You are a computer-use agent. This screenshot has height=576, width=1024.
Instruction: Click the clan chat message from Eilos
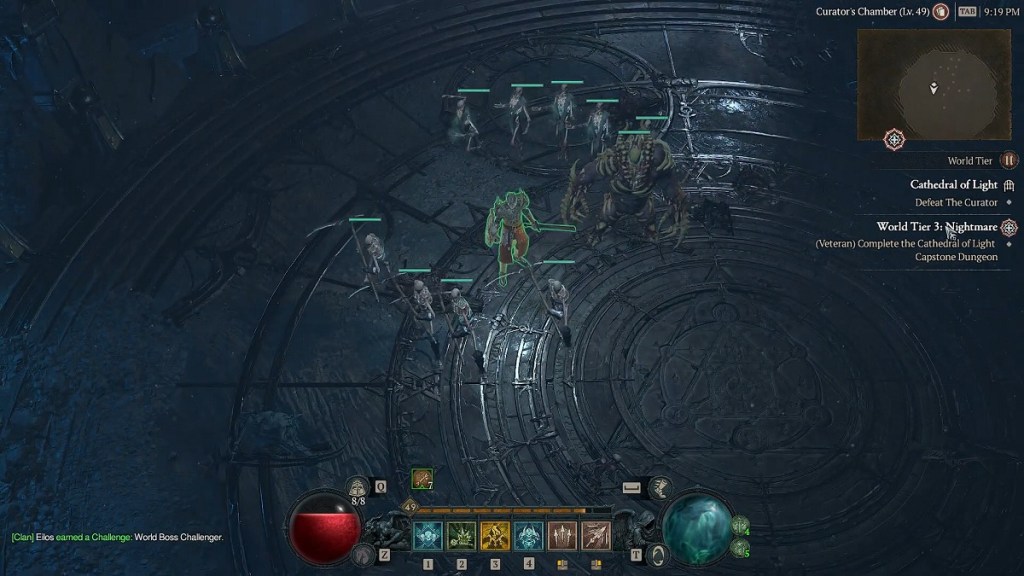tap(117, 537)
